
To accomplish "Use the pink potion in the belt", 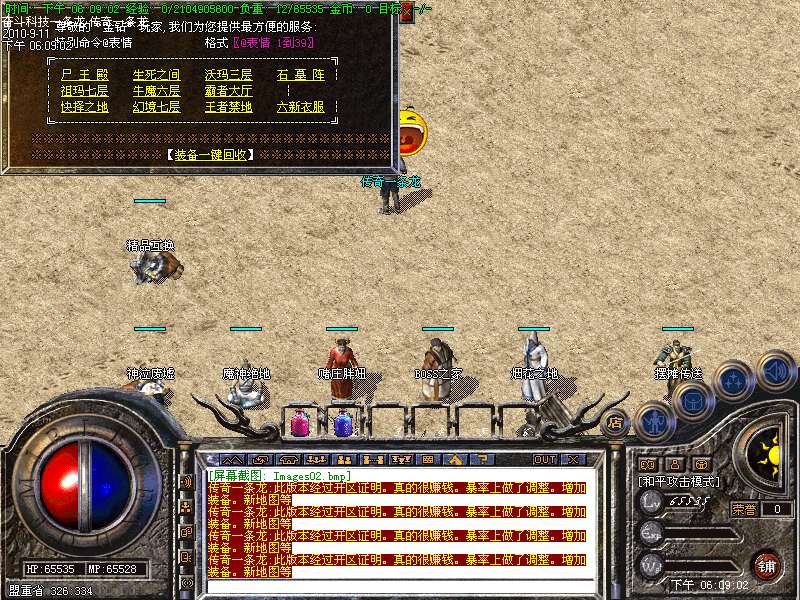I will (x=299, y=424).
